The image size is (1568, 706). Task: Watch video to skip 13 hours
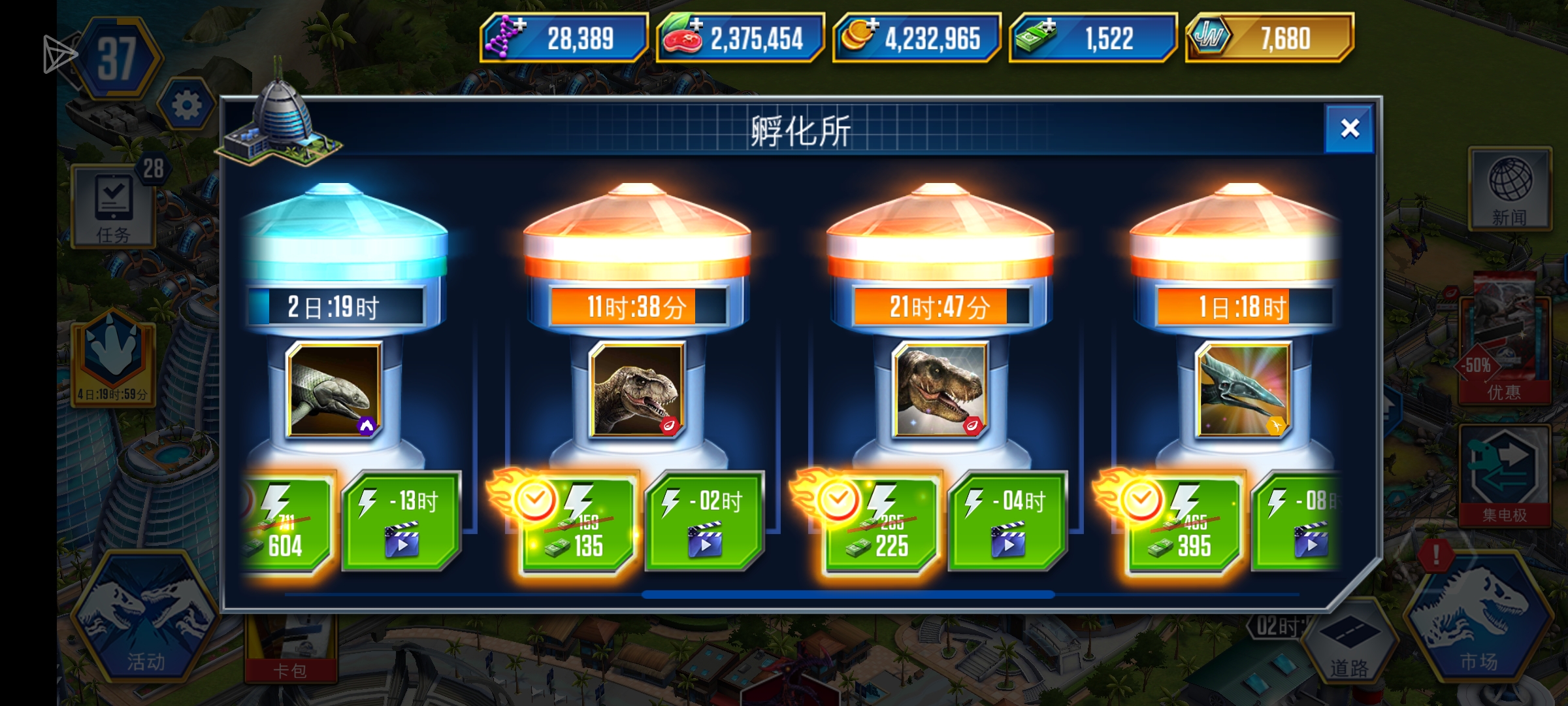click(402, 523)
